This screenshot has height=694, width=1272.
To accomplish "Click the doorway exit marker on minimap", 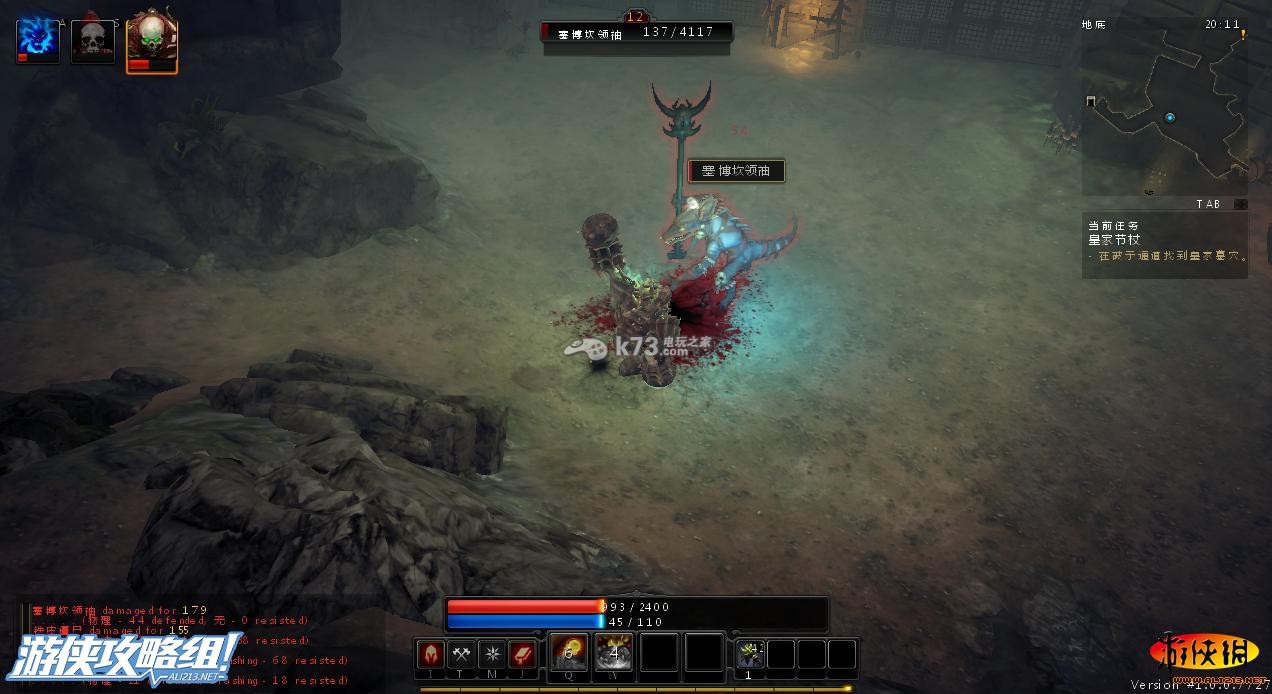I will click(1091, 101).
